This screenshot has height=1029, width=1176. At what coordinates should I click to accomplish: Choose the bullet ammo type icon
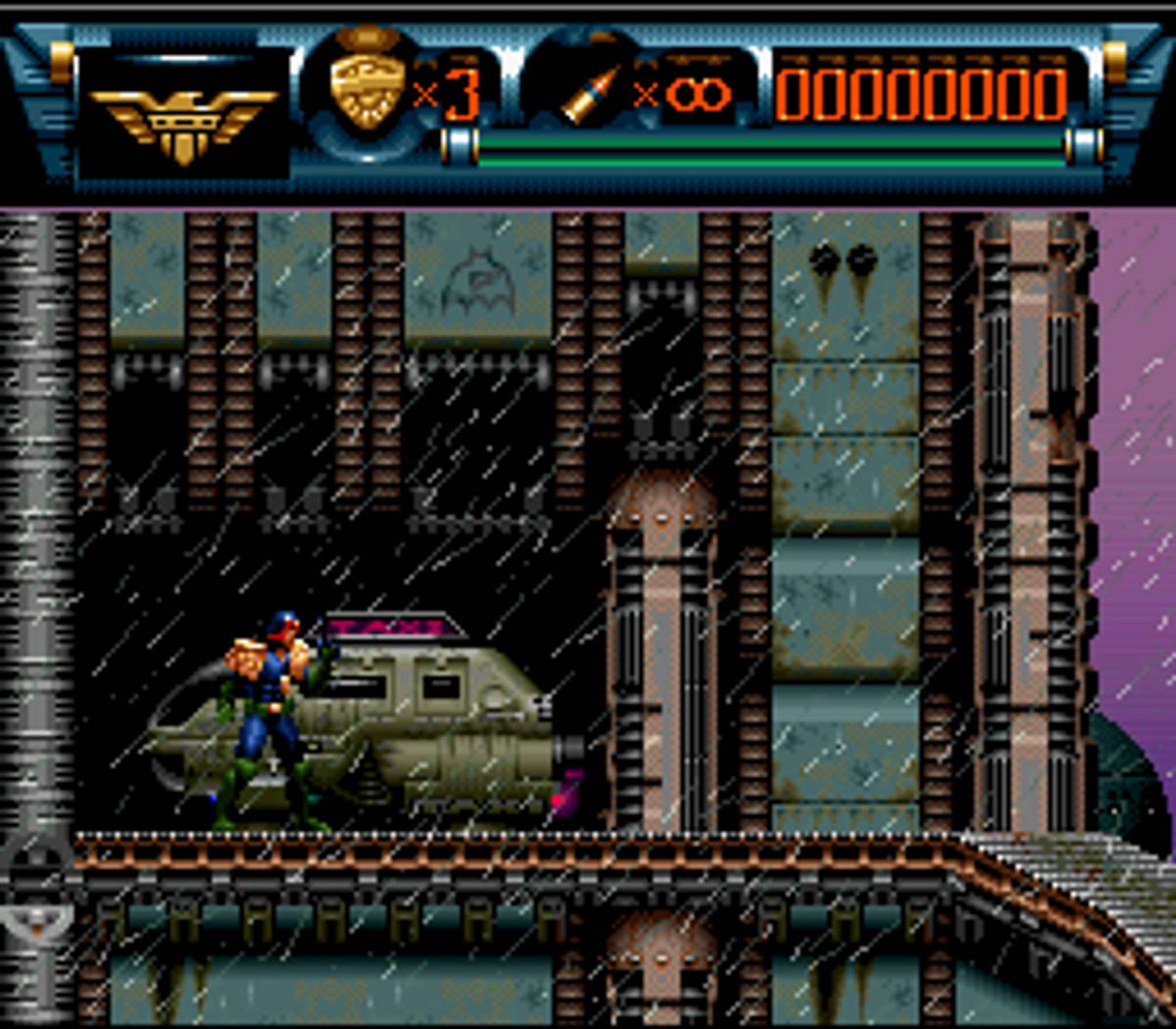[591, 95]
